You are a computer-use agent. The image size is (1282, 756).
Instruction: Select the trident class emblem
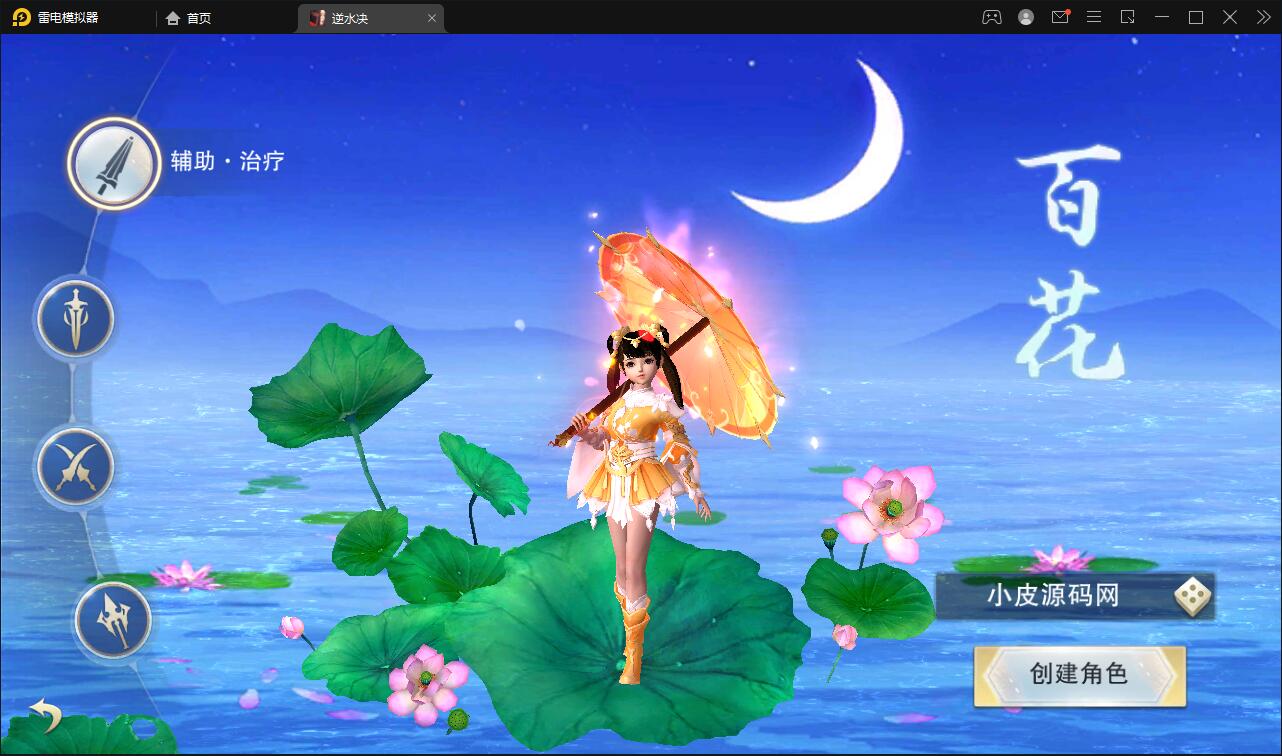(113, 621)
